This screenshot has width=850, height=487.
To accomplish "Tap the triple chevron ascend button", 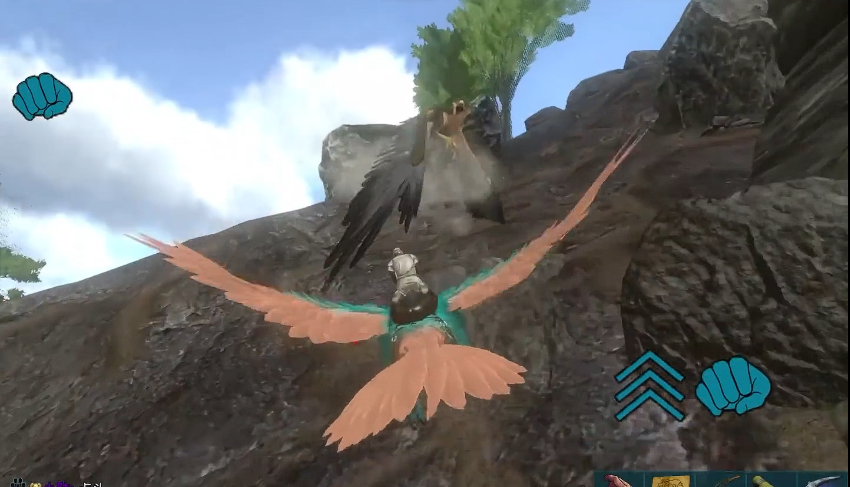I will click(649, 385).
